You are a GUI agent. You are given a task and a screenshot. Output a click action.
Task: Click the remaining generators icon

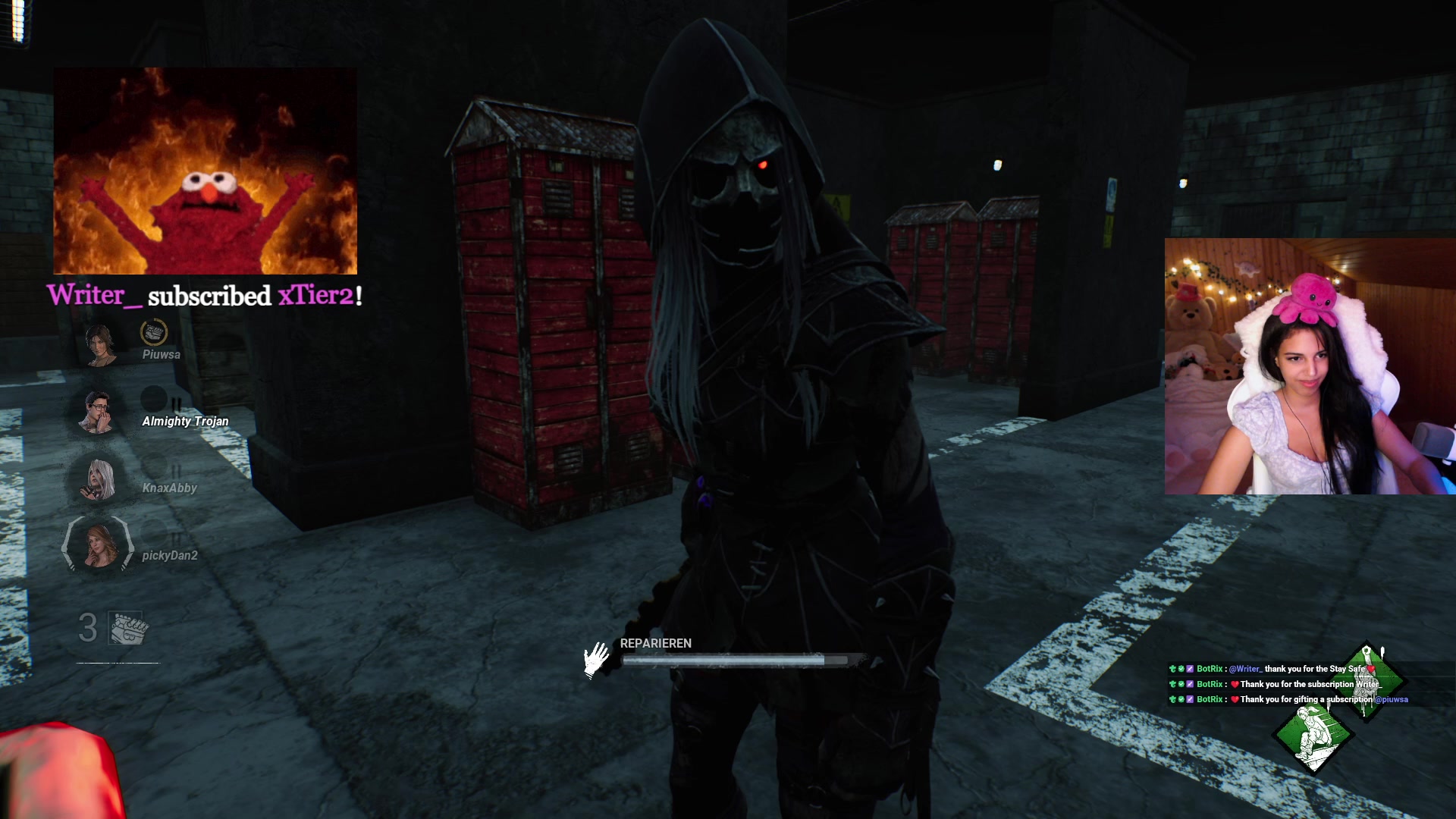pyautogui.click(x=128, y=628)
